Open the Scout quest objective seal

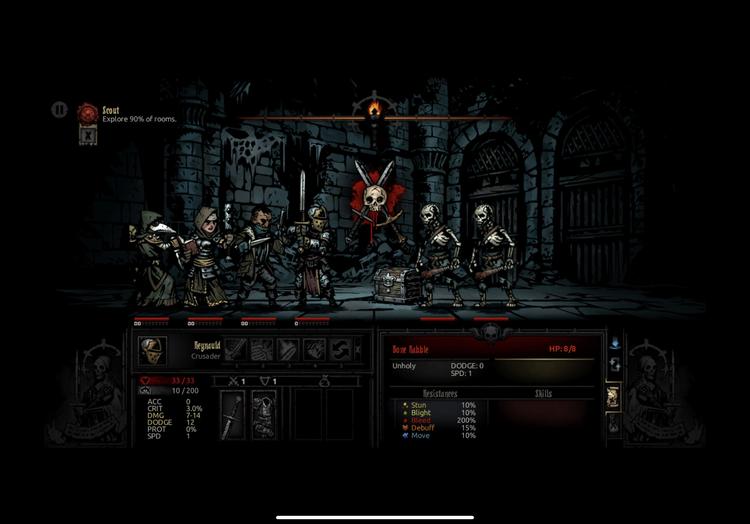point(88,112)
